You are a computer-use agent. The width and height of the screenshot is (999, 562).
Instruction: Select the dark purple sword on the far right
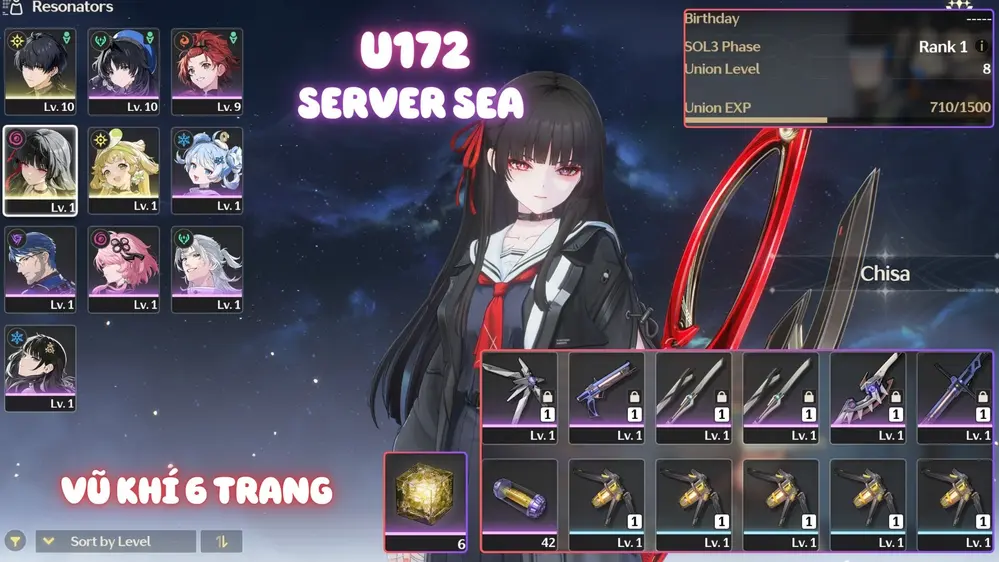[x=955, y=397]
